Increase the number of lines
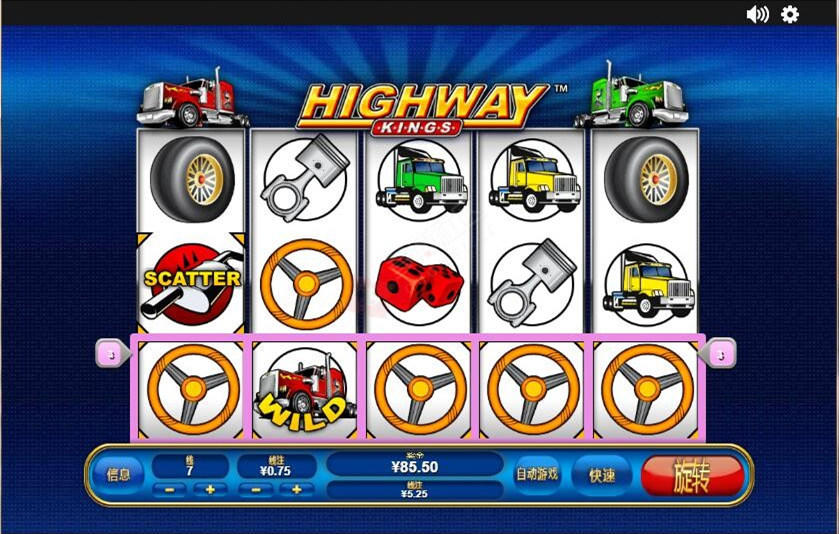Image resolution: width=839 pixels, height=534 pixels. pyautogui.click(x=210, y=490)
